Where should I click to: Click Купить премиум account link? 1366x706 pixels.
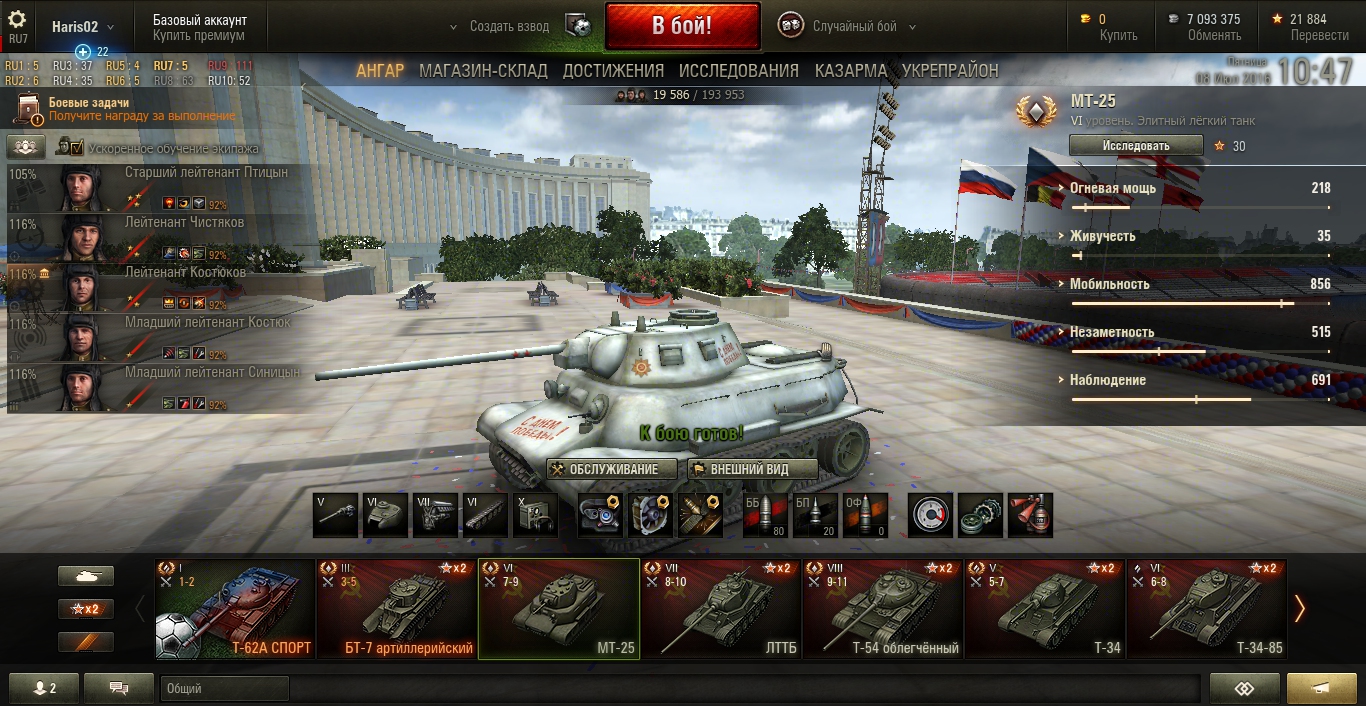click(198, 36)
